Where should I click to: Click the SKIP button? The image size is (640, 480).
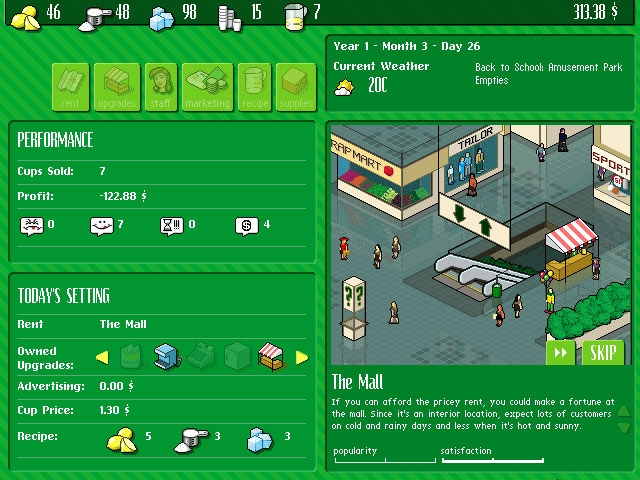pyautogui.click(x=601, y=353)
